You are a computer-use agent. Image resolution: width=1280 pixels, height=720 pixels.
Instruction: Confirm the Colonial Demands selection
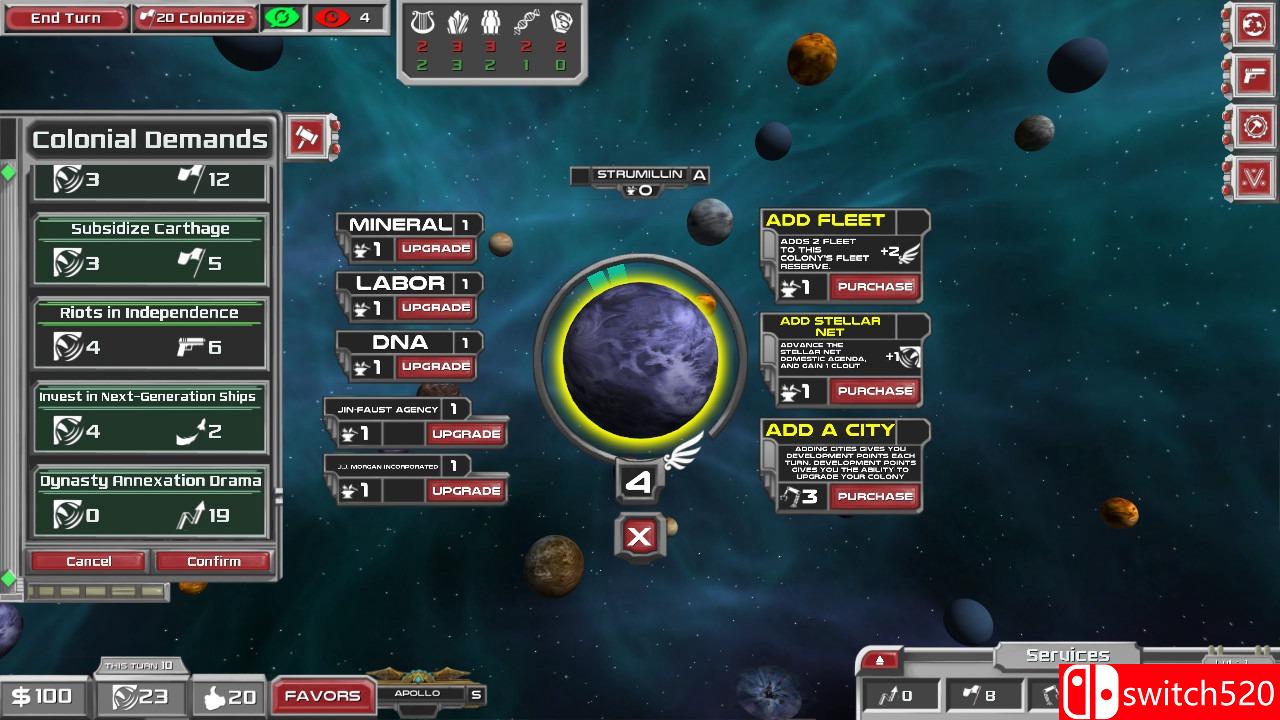tap(214, 561)
